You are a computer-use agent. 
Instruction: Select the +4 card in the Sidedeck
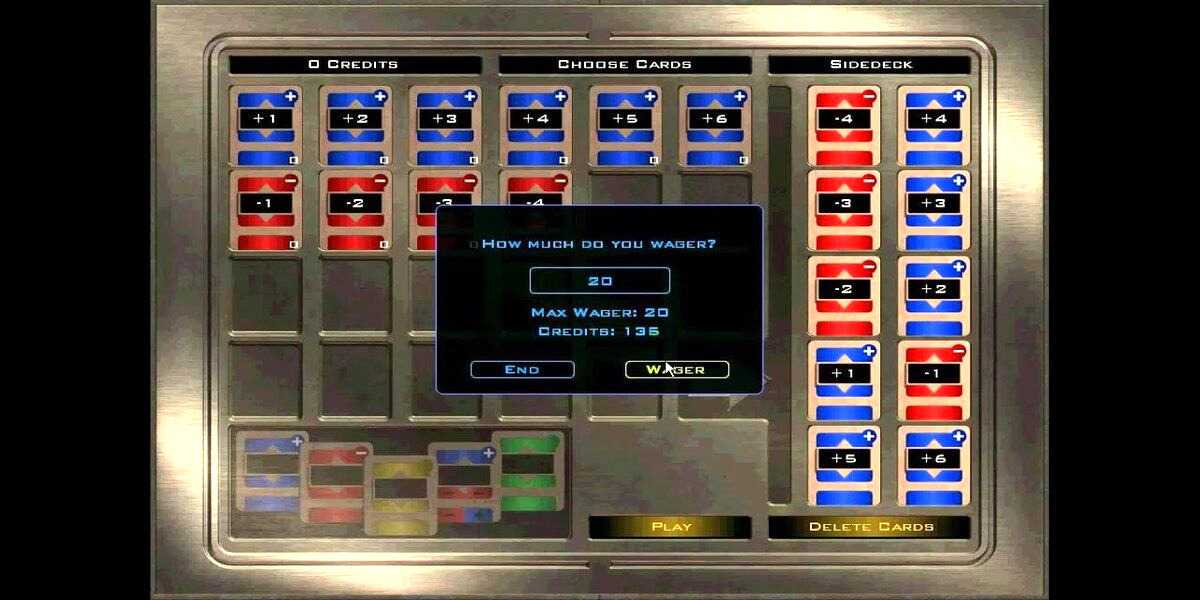pos(934,125)
